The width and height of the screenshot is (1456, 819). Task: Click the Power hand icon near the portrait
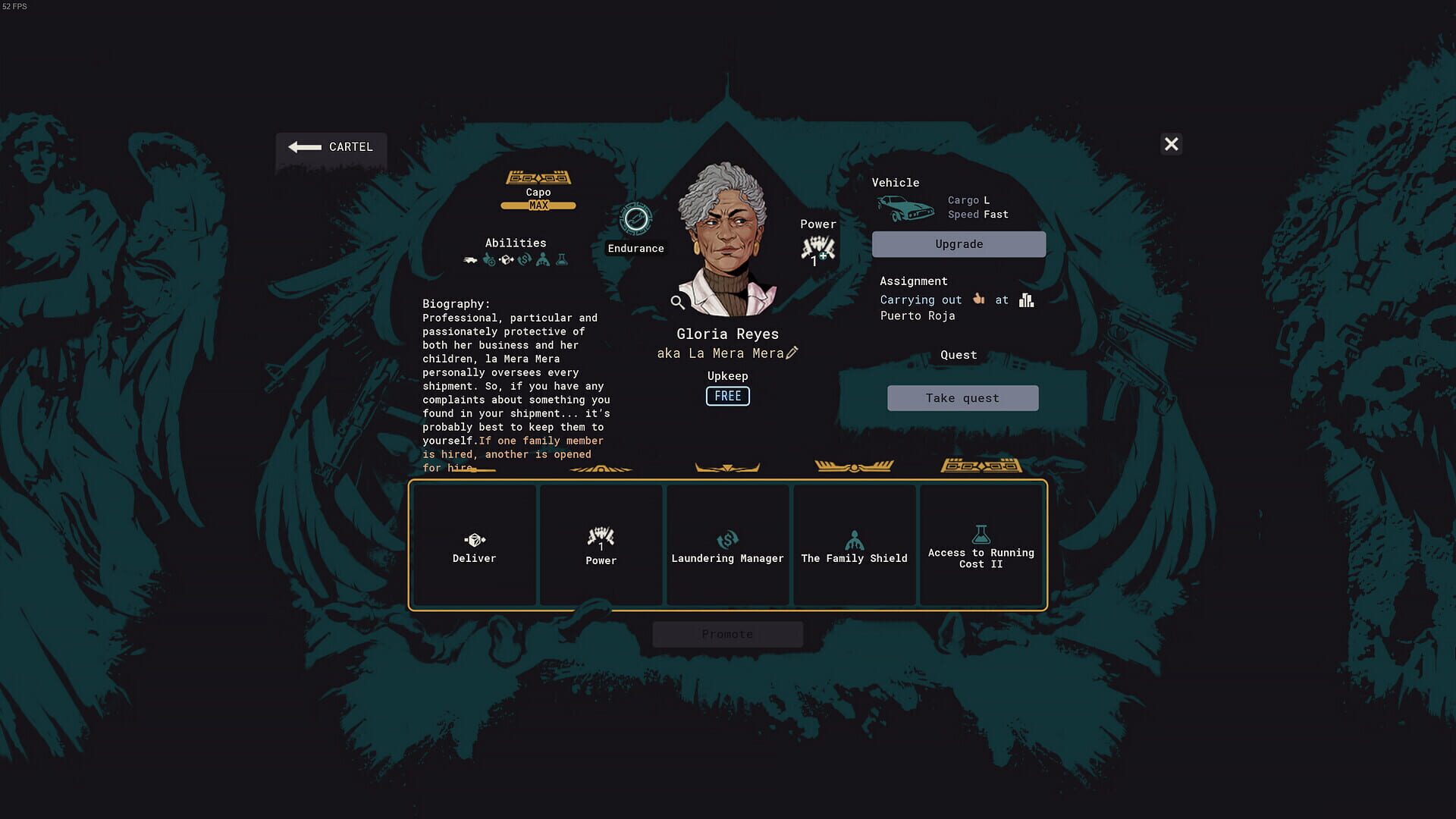click(x=817, y=249)
